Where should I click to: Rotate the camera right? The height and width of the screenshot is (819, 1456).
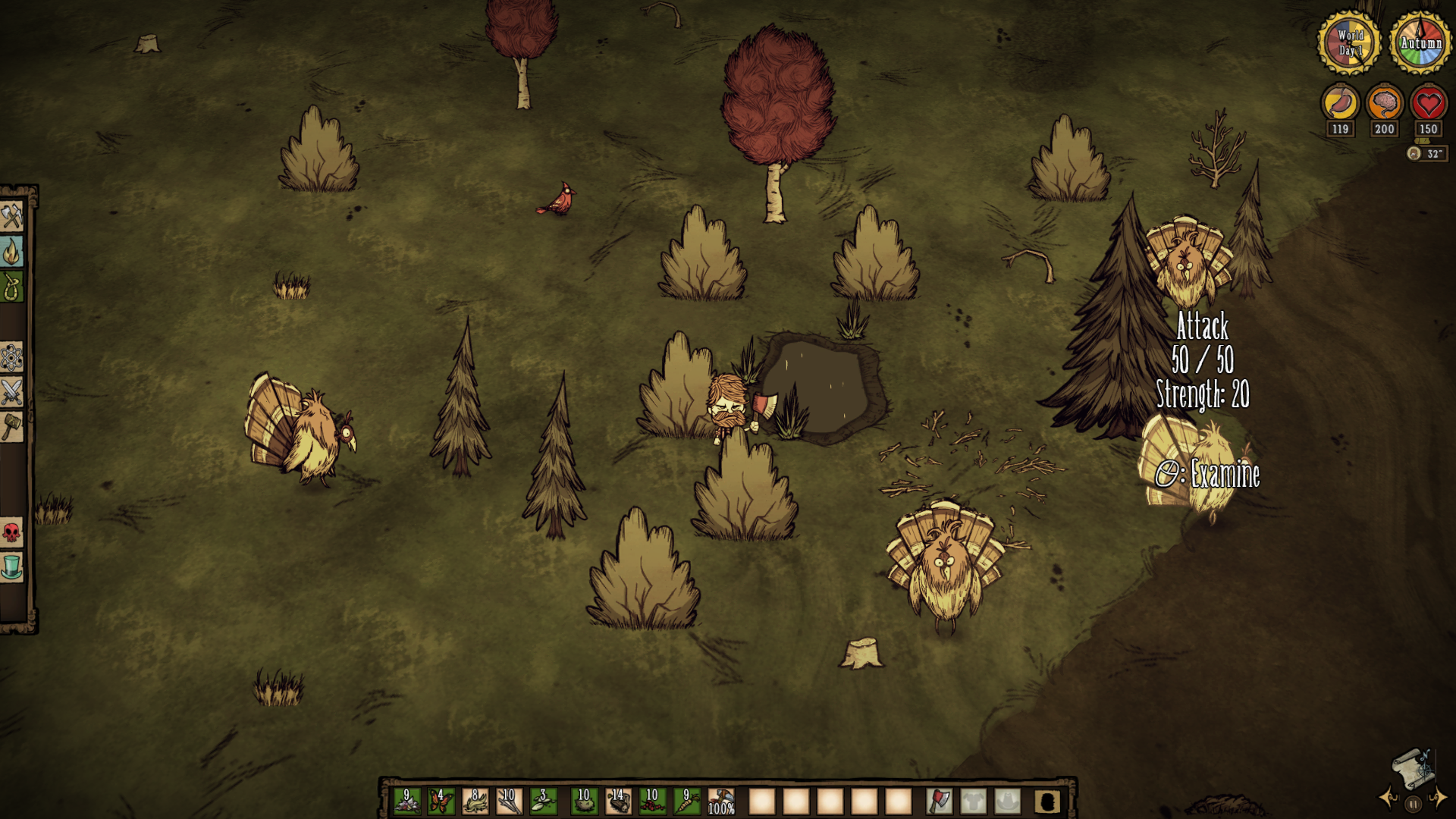pyautogui.click(x=1437, y=798)
